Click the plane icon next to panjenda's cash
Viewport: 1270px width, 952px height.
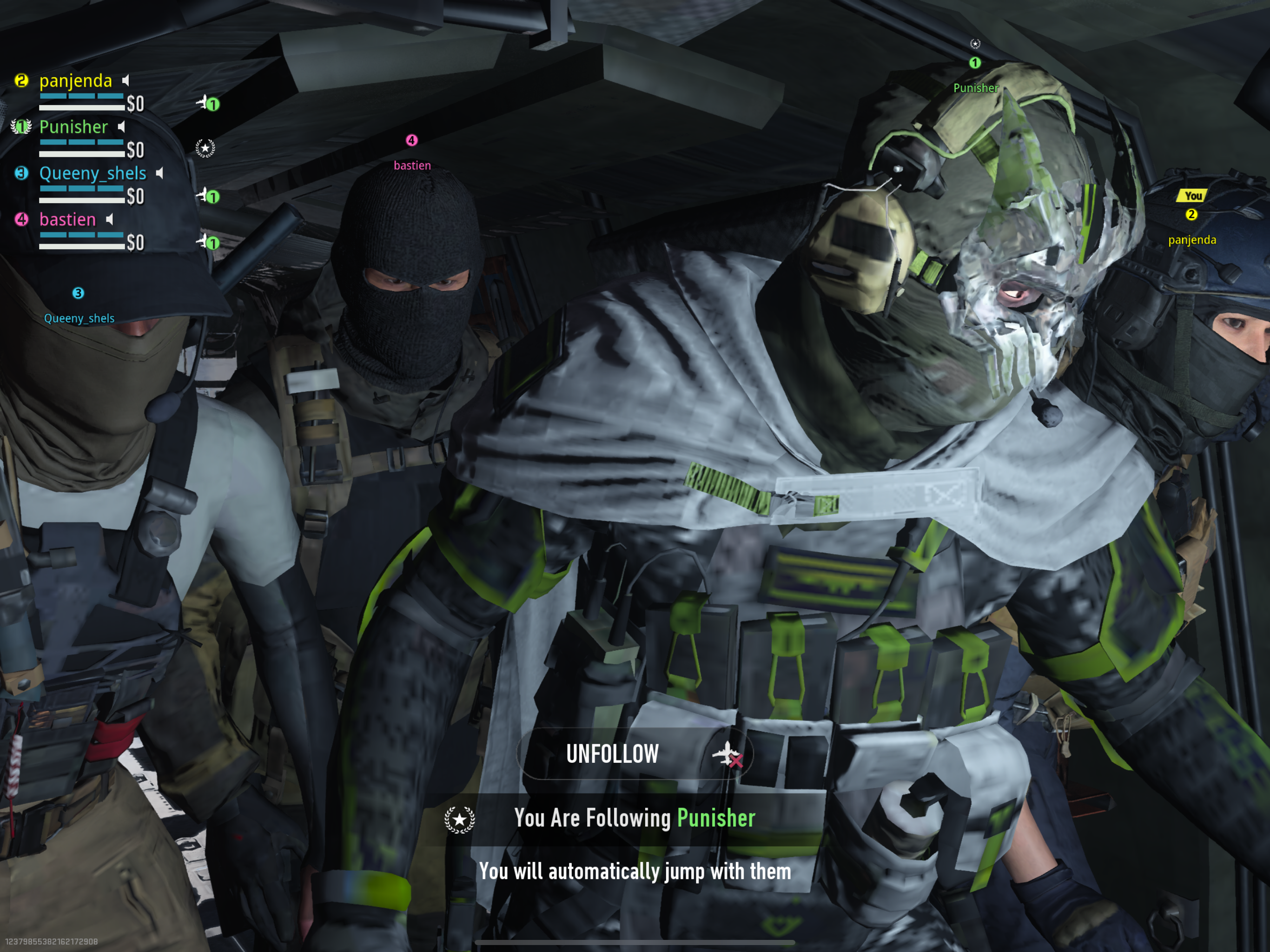204,102
